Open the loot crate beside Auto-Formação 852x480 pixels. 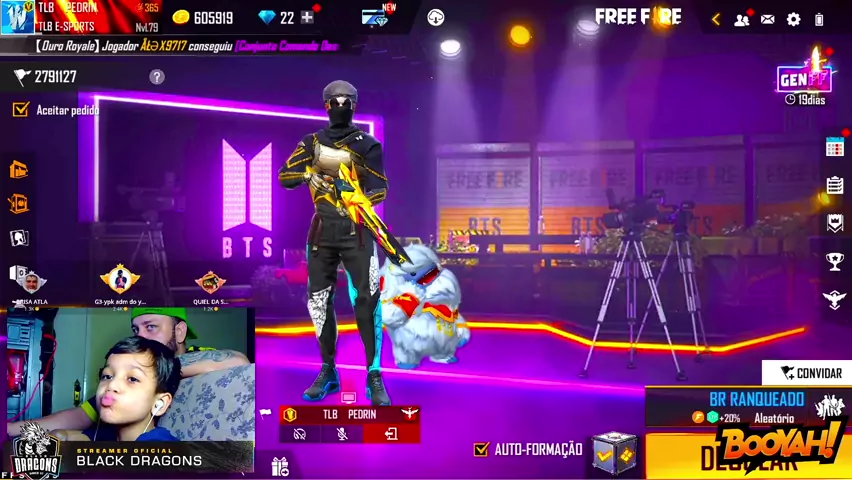(x=613, y=453)
